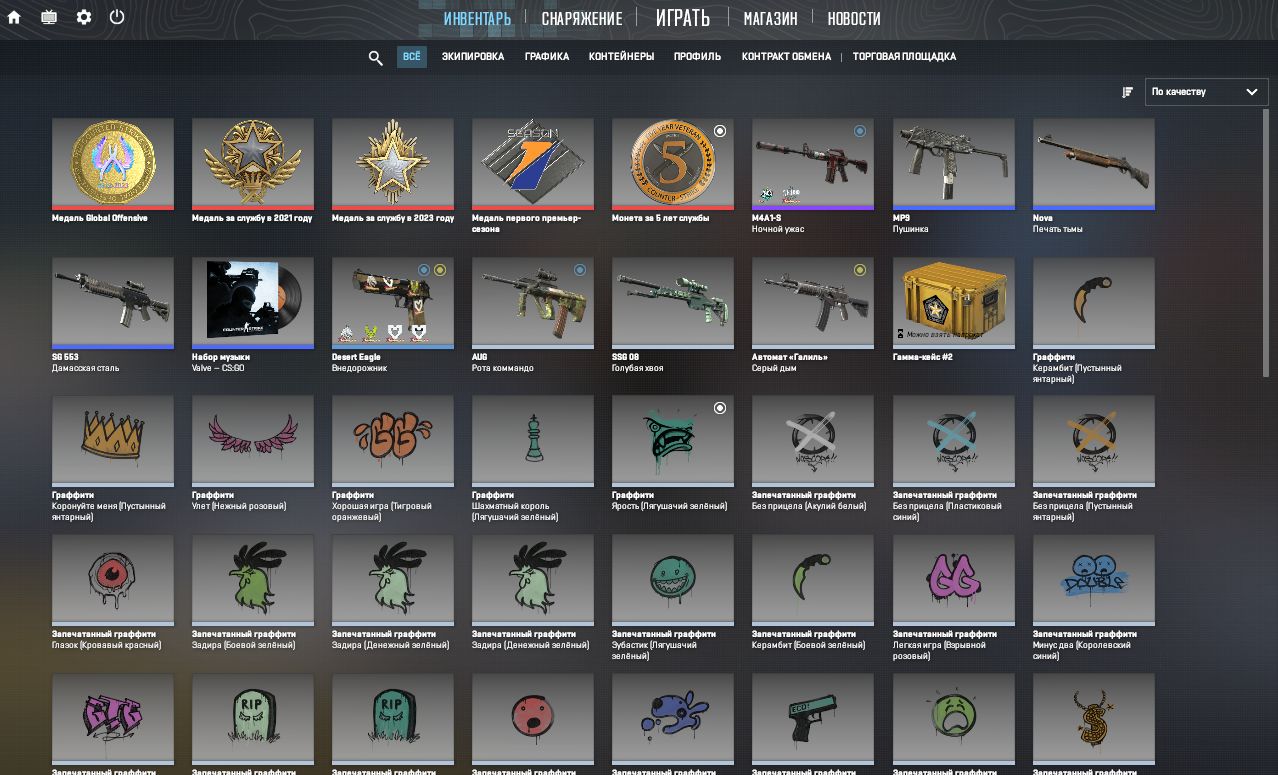Open the Контракт обмена tab

(x=786, y=57)
